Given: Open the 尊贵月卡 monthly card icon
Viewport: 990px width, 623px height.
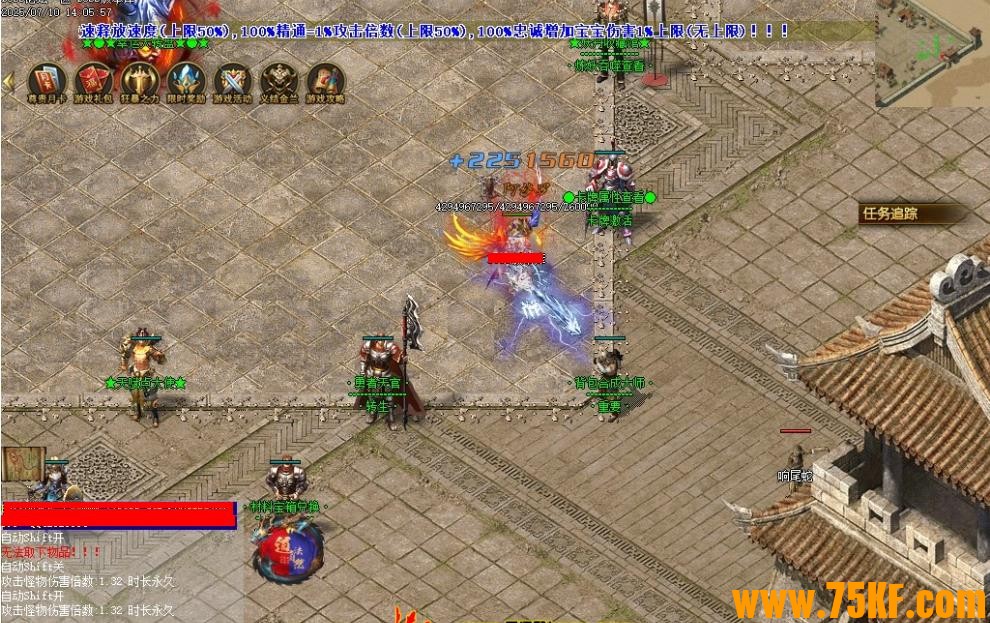Looking at the screenshot, I should [x=46, y=79].
